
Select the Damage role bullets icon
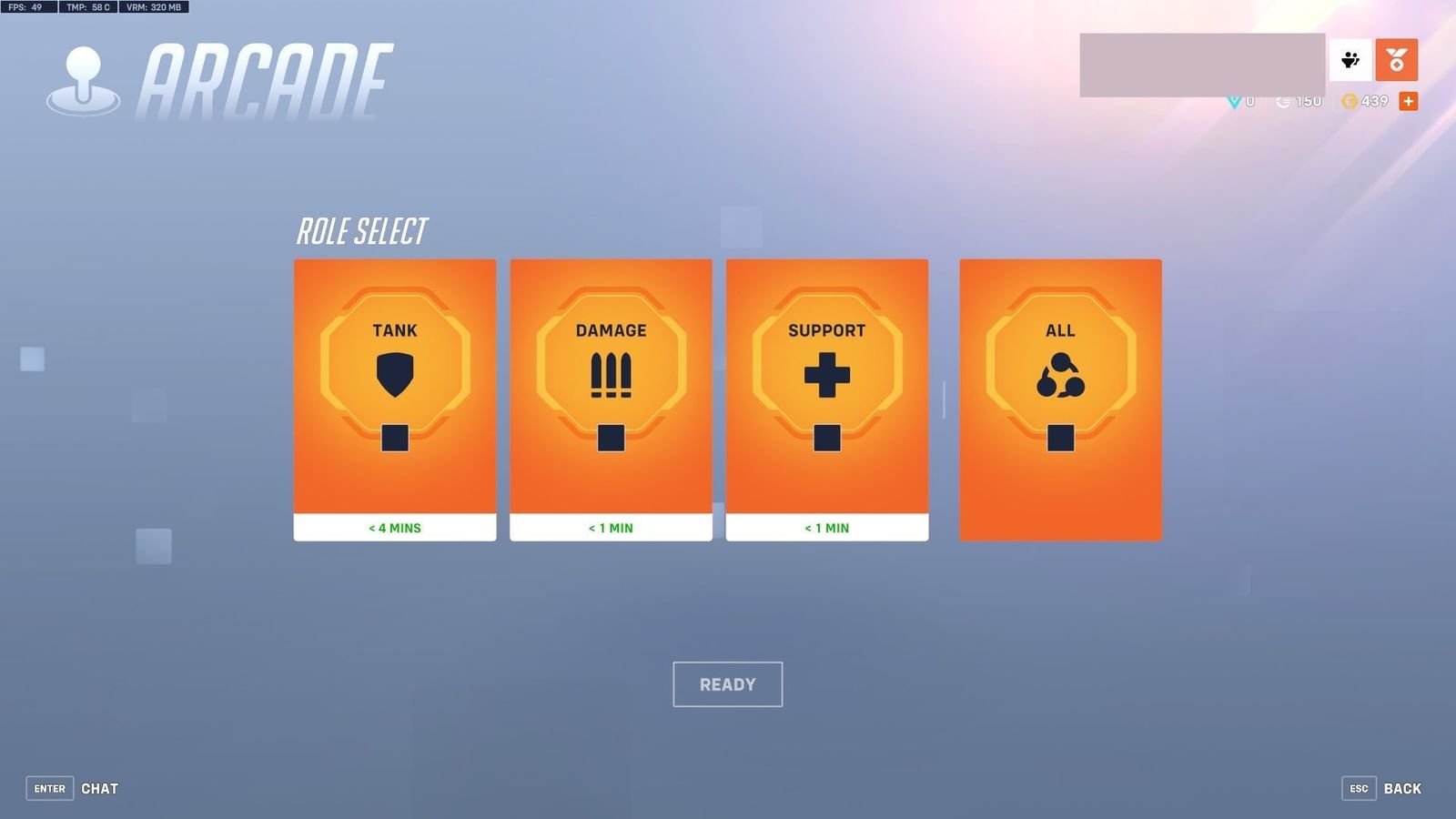(x=611, y=375)
